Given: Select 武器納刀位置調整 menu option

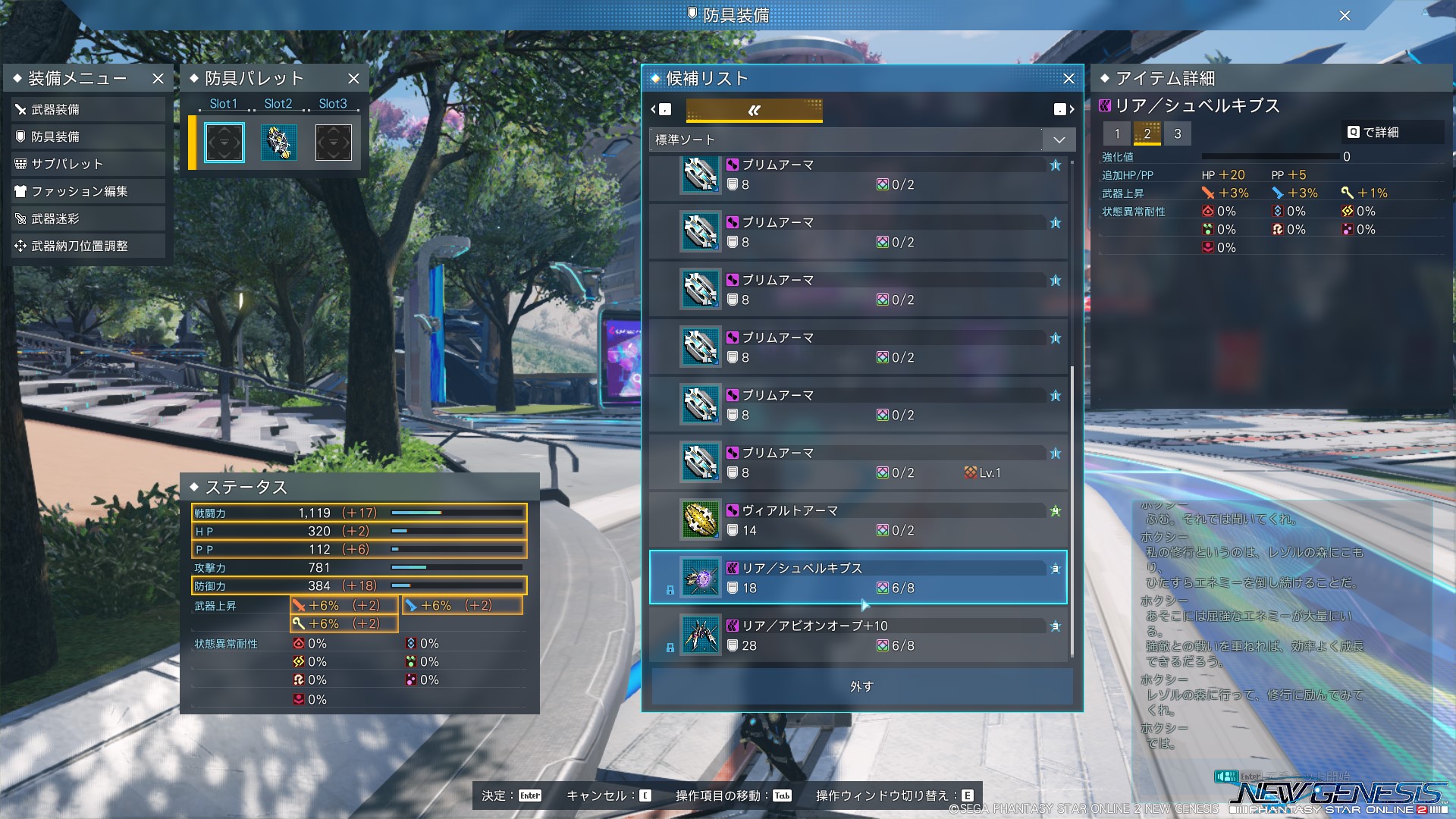Looking at the screenshot, I should click(x=87, y=246).
